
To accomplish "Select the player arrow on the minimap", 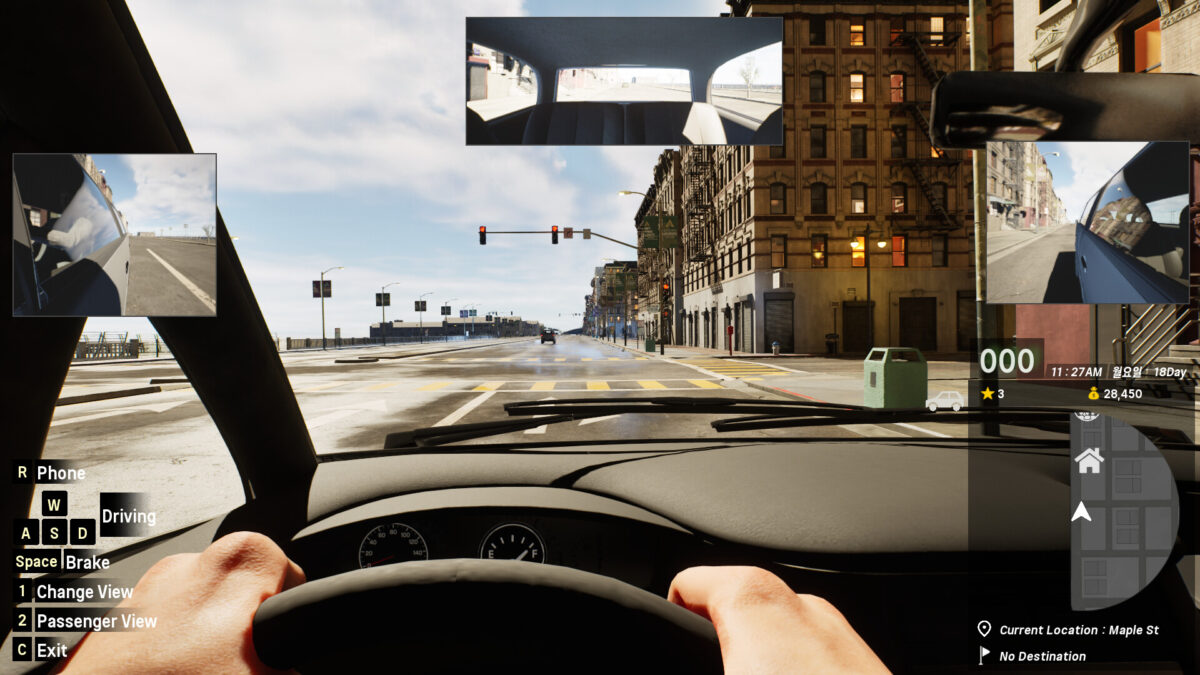I will tap(1081, 512).
